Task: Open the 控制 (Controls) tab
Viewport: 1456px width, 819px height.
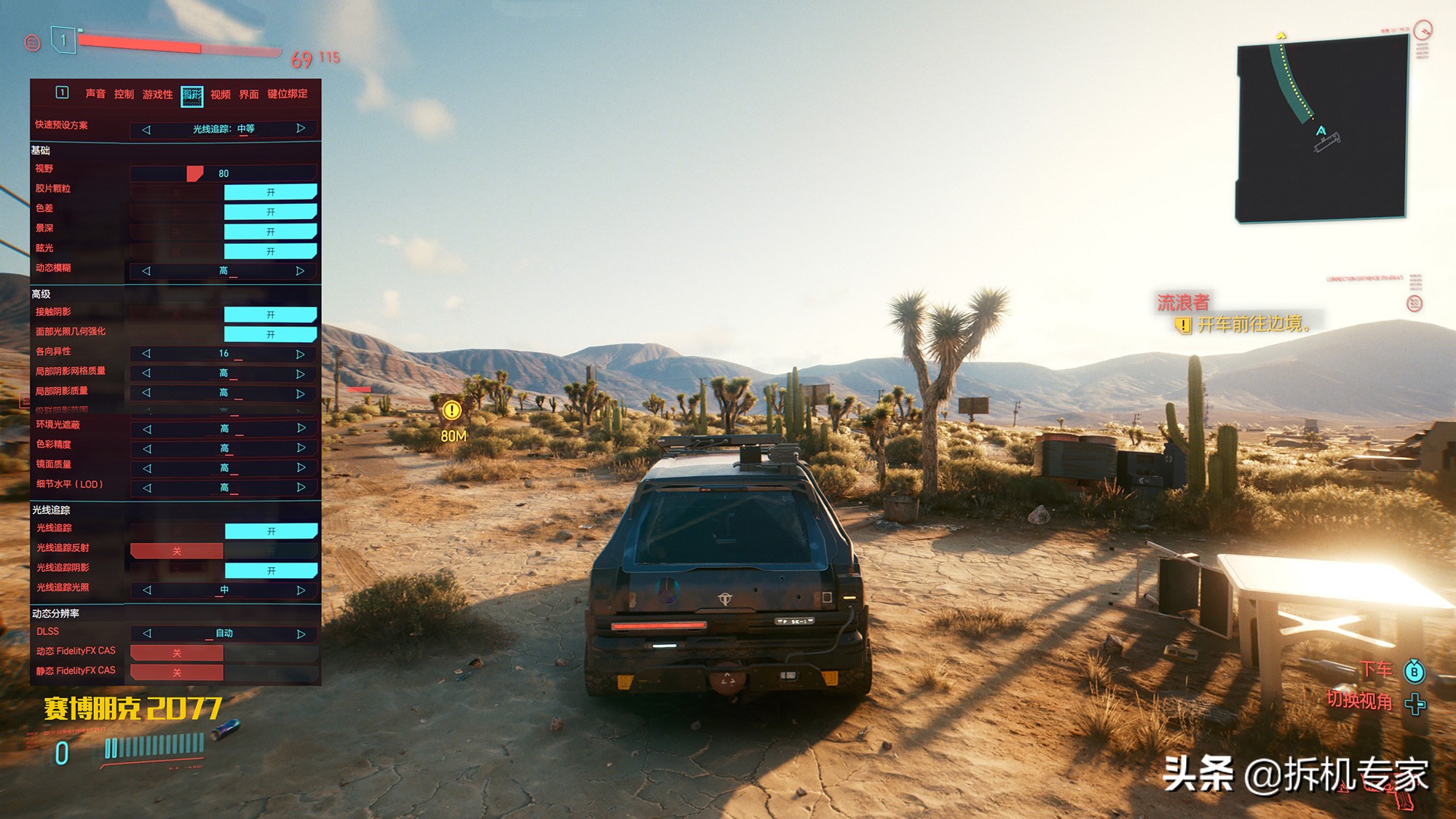Action: click(x=124, y=94)
